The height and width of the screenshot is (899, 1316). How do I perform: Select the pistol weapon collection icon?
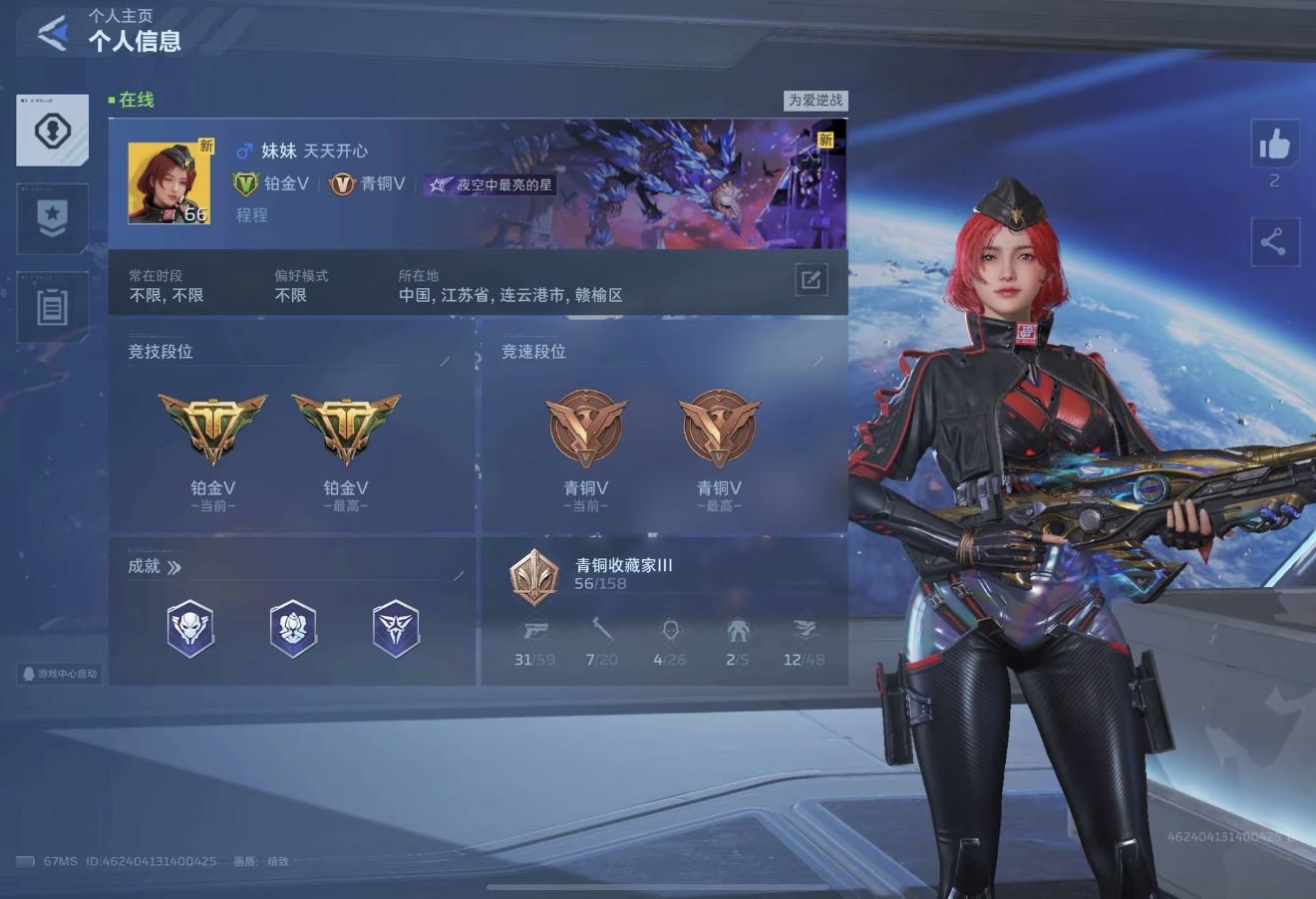point(535,631)
